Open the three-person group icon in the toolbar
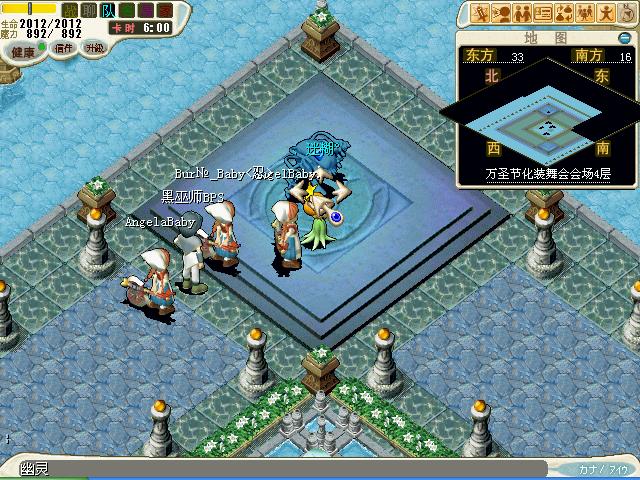Viewport: 640px width, 480px height. [x=586, y=13]
